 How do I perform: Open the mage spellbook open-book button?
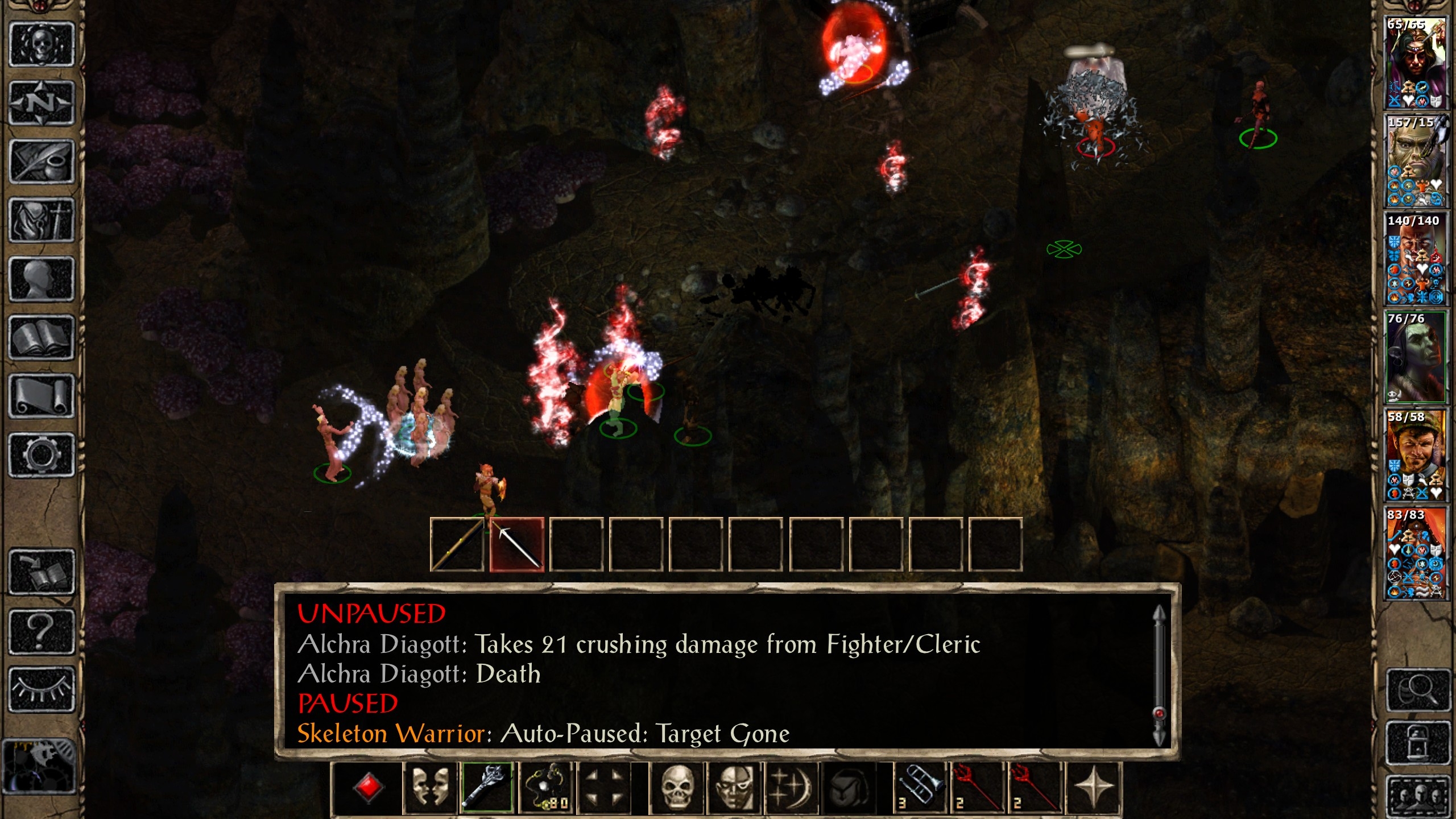[x=41, y=338]
